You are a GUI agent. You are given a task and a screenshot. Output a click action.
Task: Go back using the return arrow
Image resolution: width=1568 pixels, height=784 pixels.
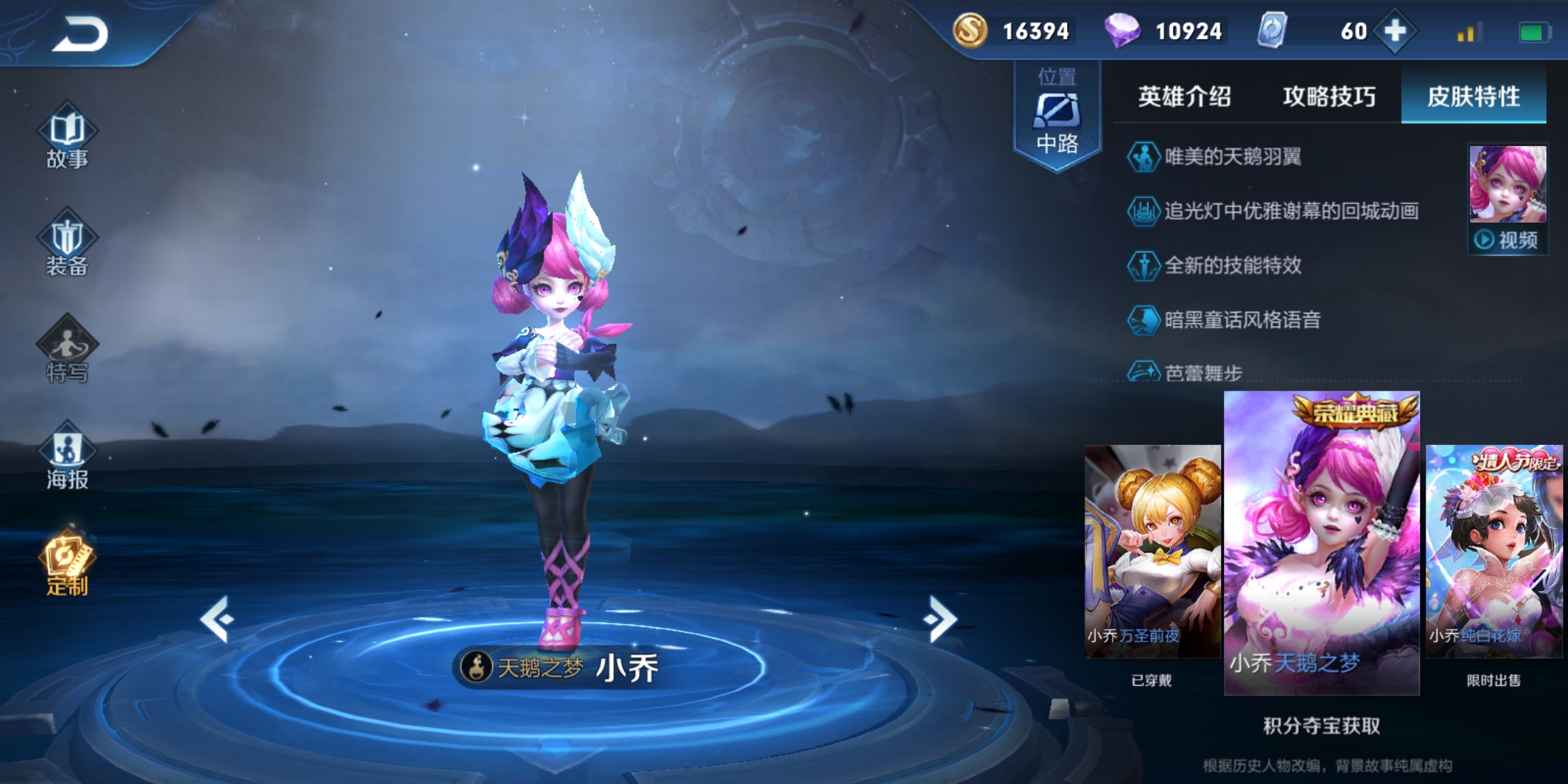tap(80, 34)
